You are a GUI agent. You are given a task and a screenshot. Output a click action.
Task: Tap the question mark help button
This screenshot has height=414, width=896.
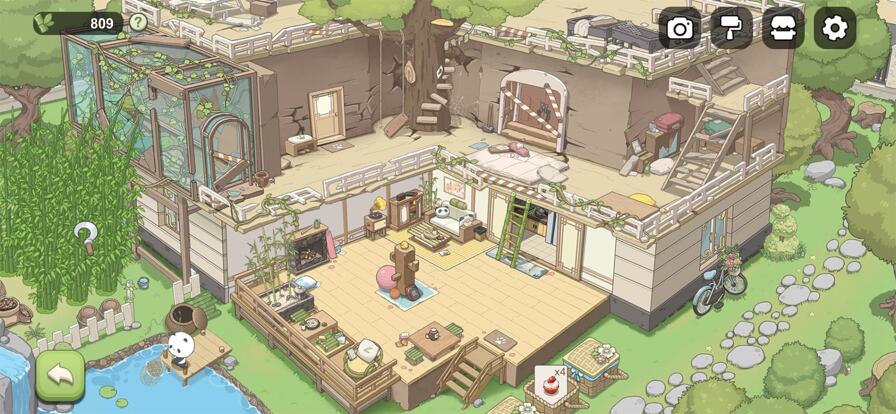[x=138, y=22]
